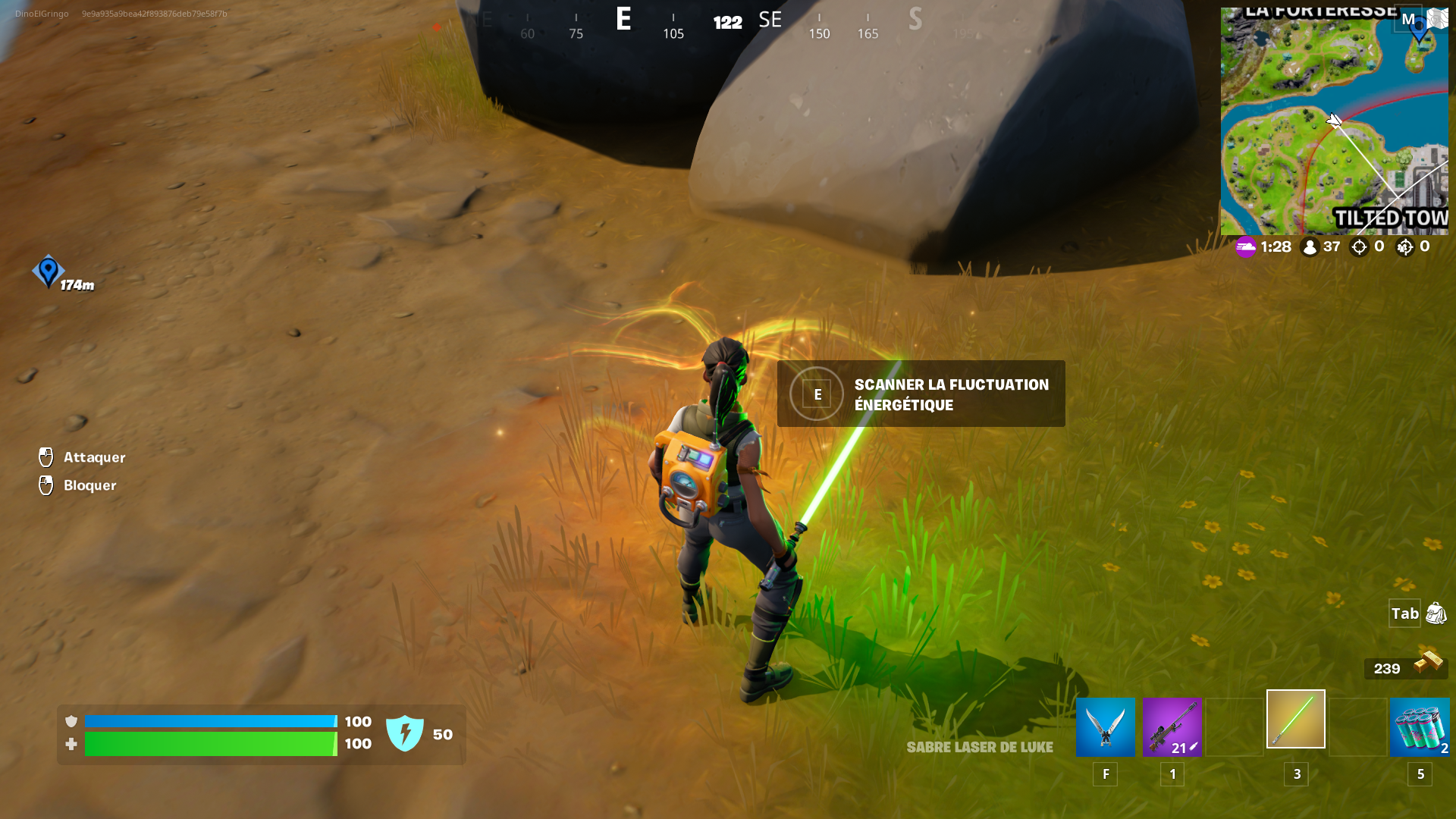Click the Bloquer action label
The width and height of the screenshot is (1456, 819).
pos(91,486)
